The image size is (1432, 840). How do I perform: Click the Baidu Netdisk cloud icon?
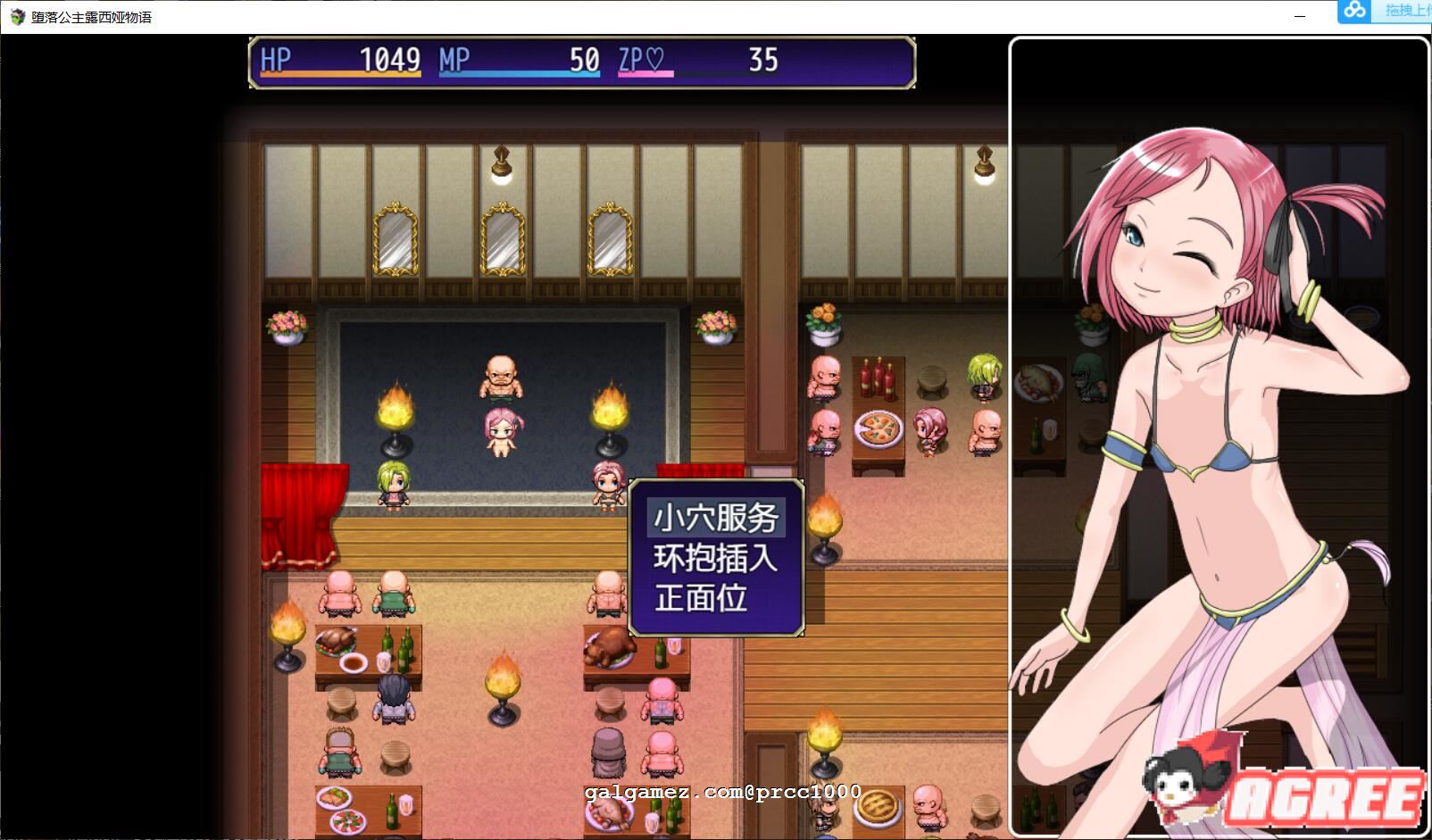tap(1354, 12)
